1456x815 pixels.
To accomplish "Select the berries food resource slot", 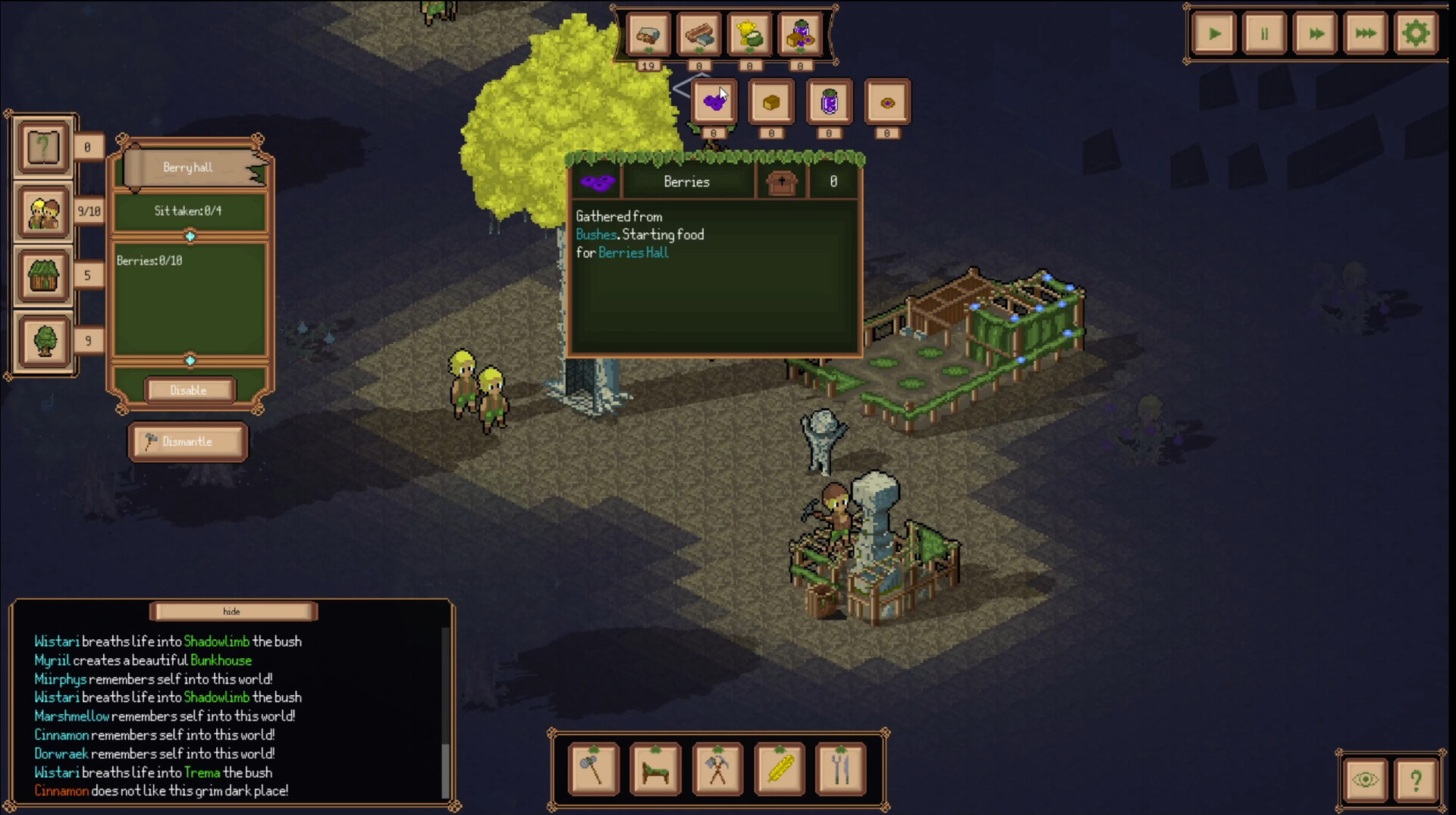I will tap(714, 102).
